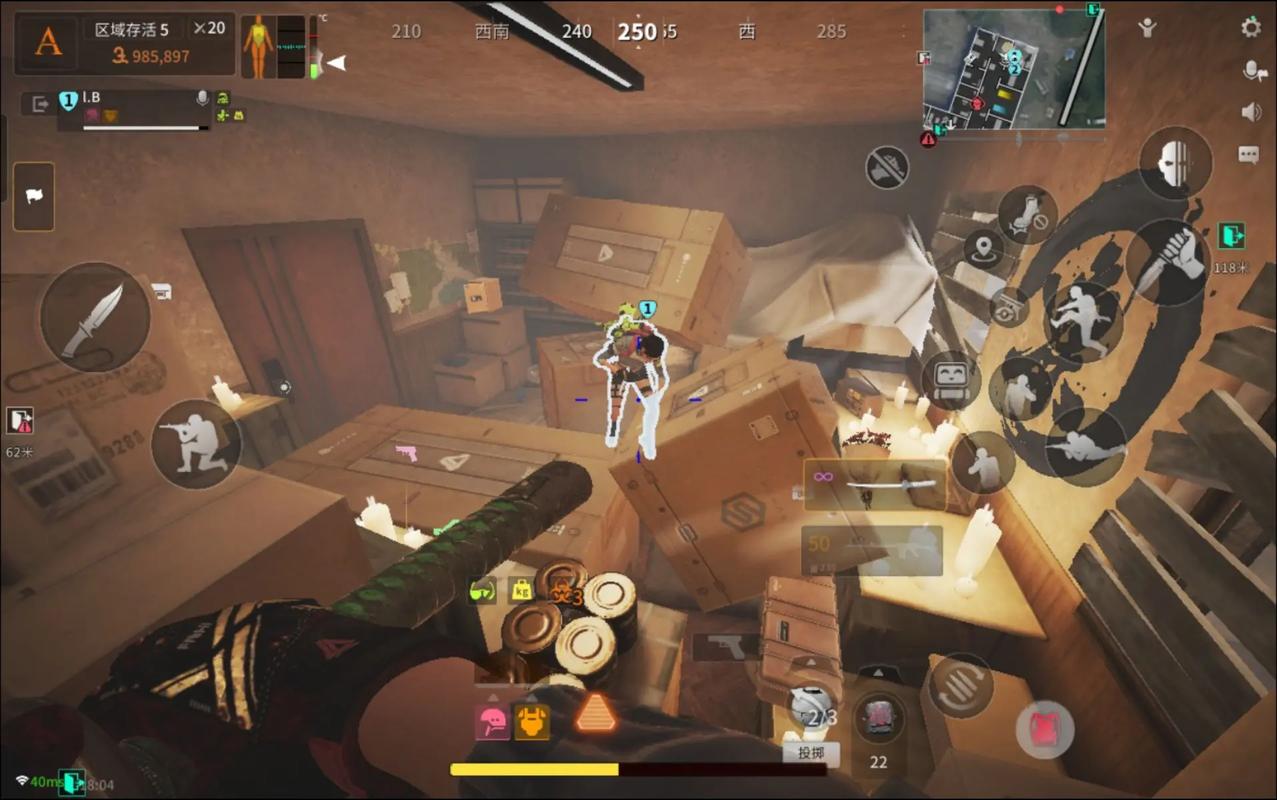Tap the kneeling rifleman button
The image size is (1277, 800).
pos(196,444)
